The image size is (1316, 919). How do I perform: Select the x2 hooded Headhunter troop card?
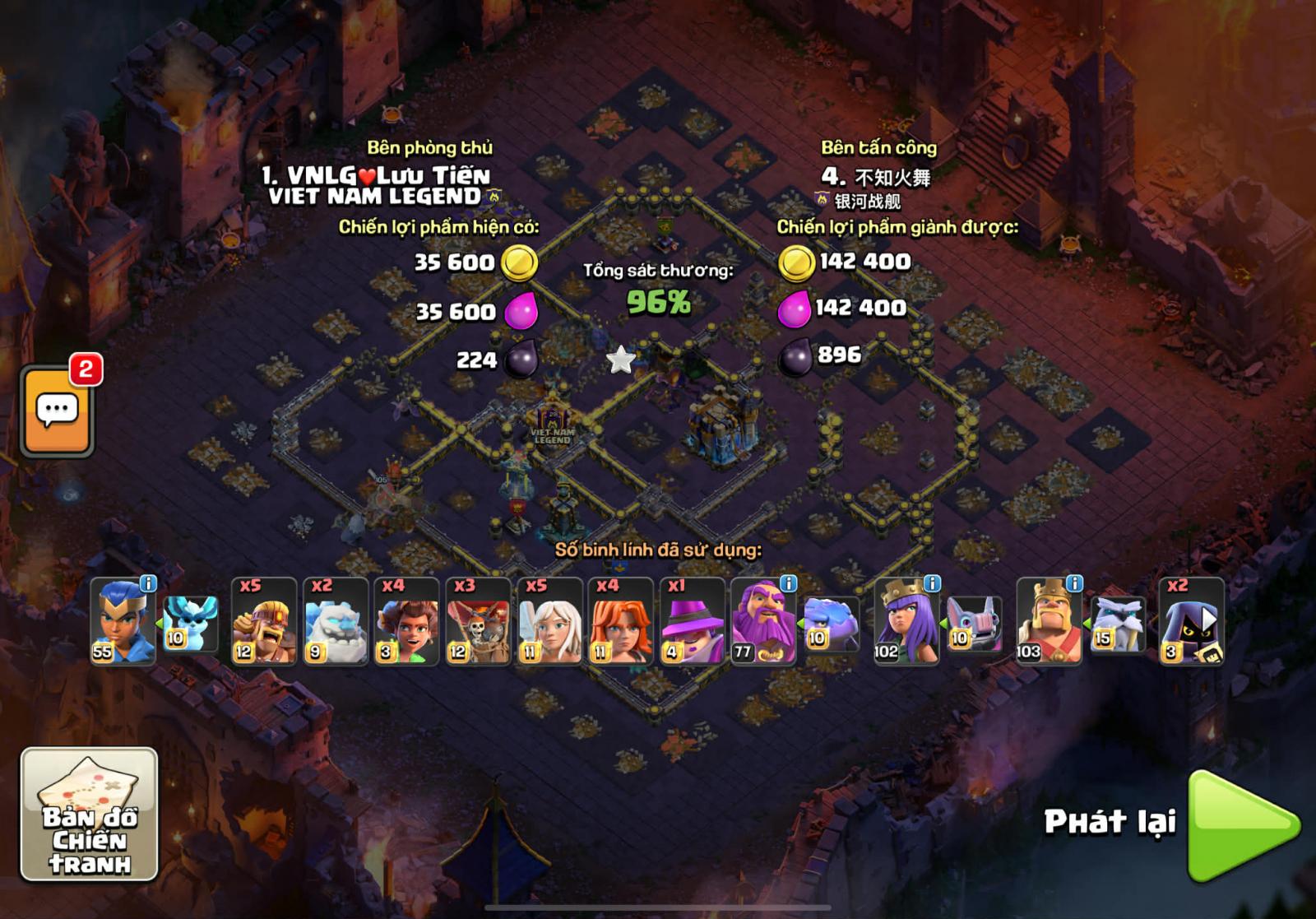coord(1191,621)
